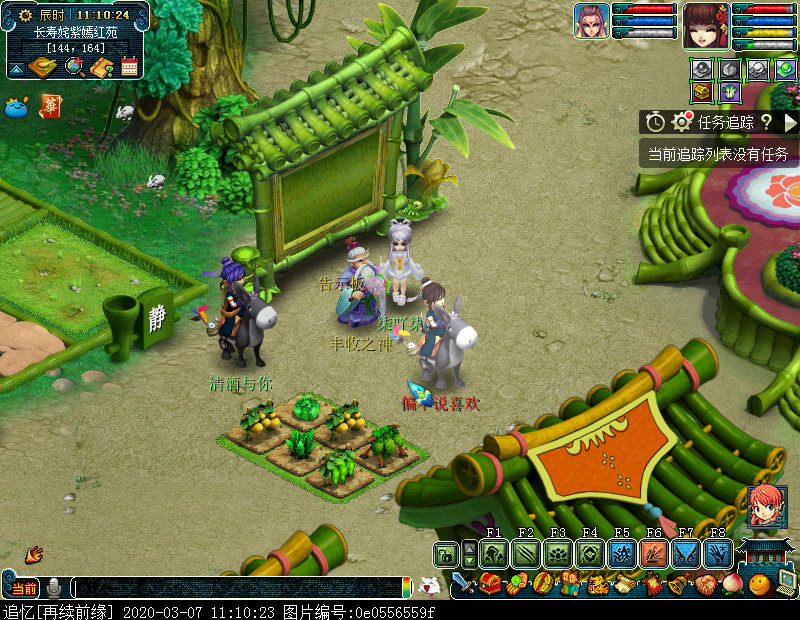800x620 pixels.
Task: Open the help book with question mark
Action: coord(102,67)
